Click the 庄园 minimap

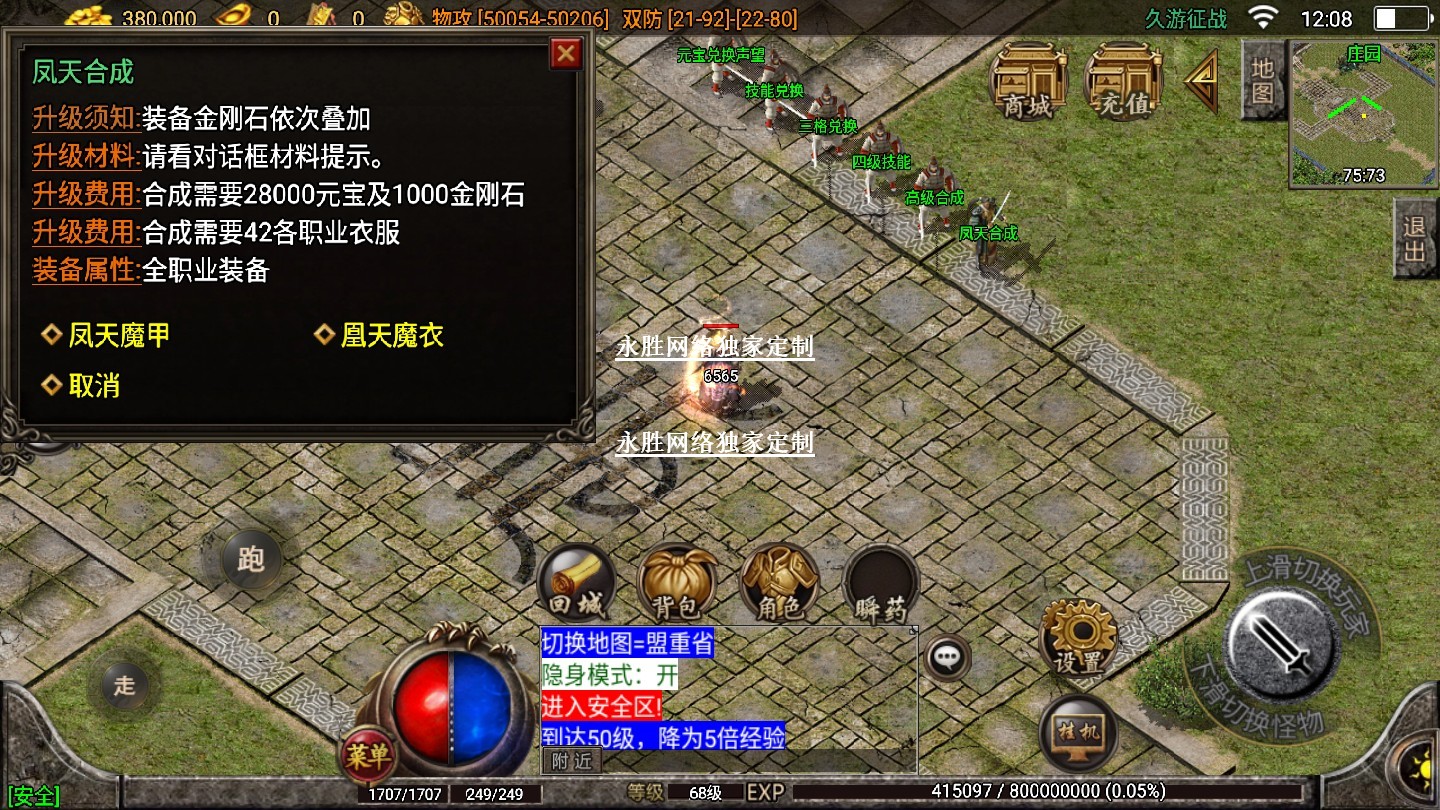tap(1363, 113)
